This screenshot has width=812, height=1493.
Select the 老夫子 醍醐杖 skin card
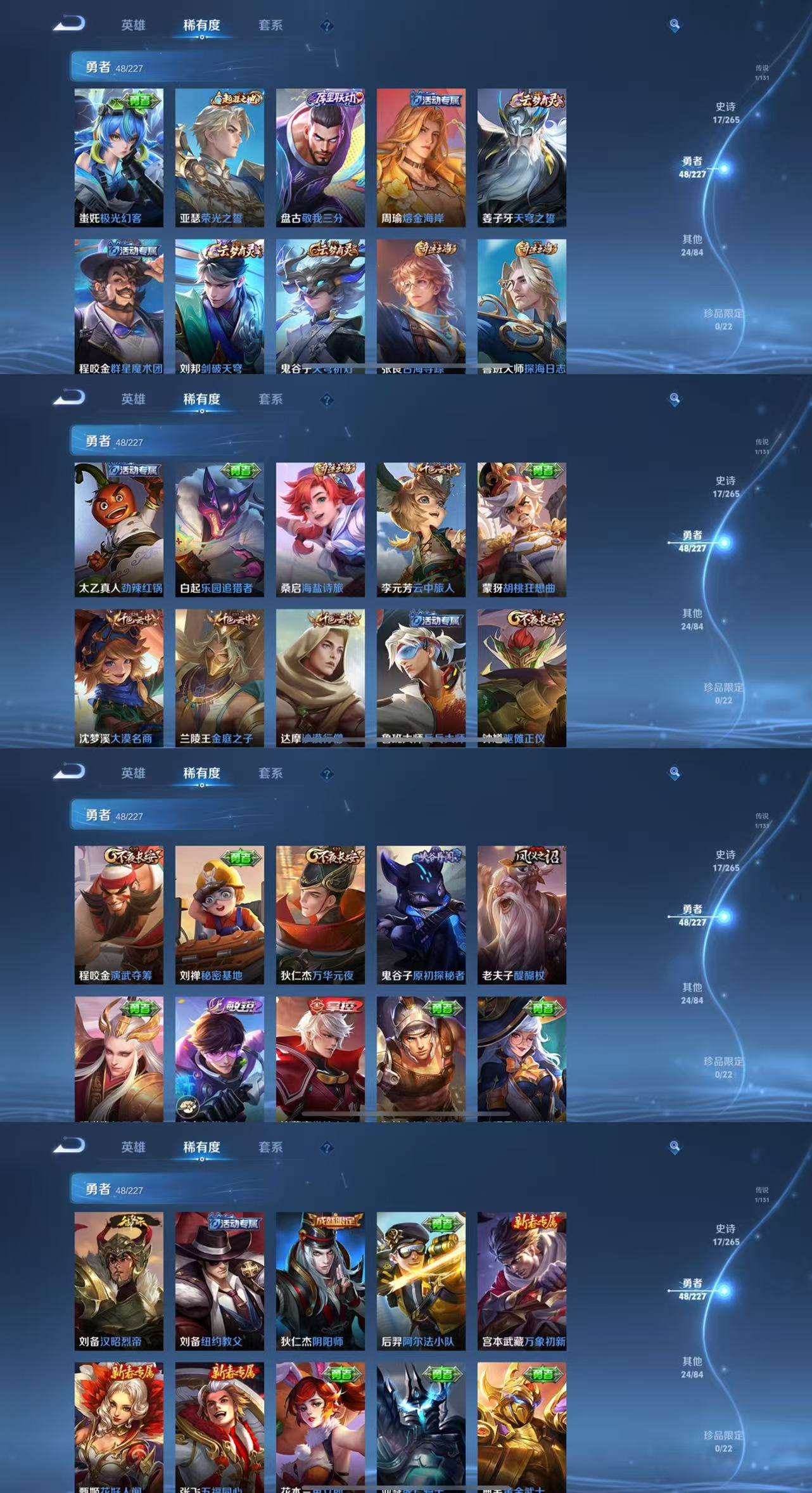(x=521, y=914)
